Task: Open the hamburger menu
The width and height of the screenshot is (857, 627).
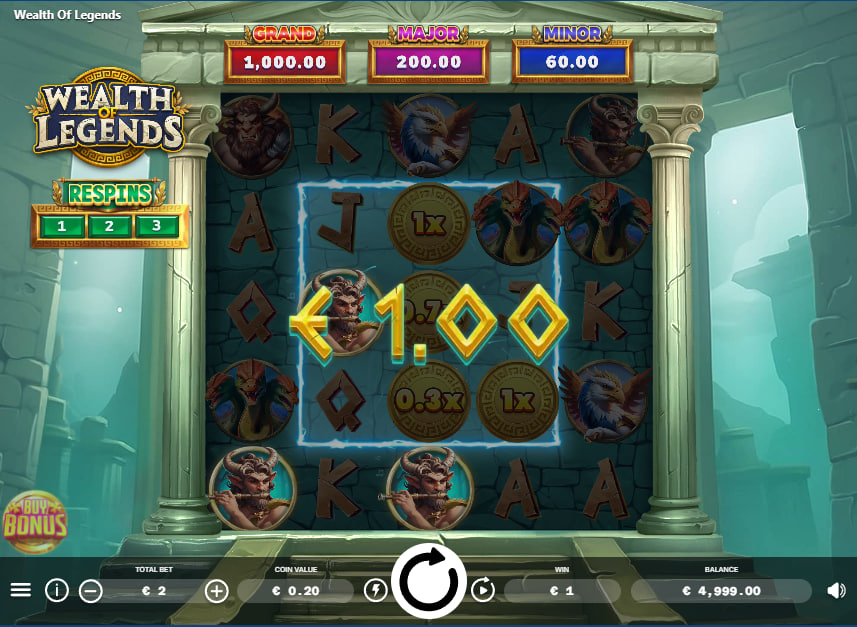Action: pos(21,590)
